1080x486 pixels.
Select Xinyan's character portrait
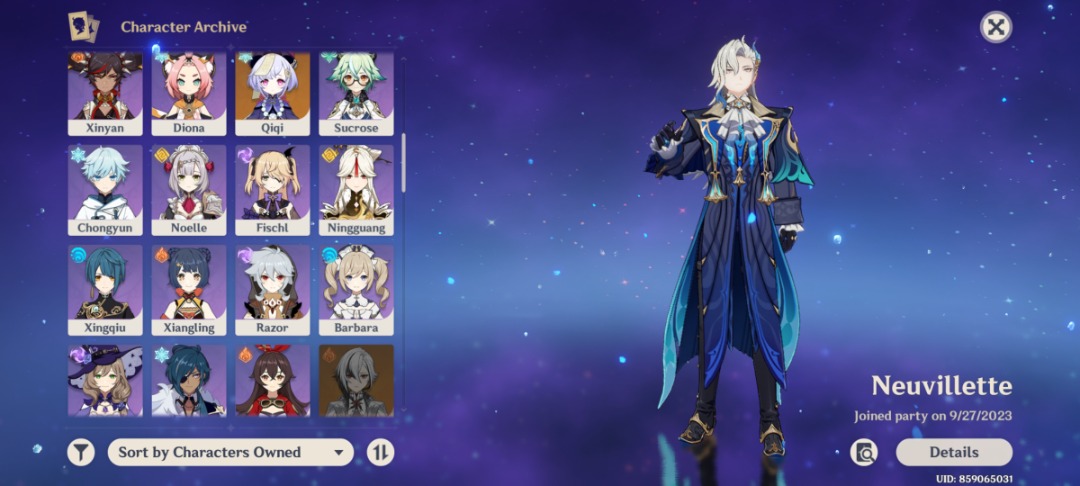point(105,93)
